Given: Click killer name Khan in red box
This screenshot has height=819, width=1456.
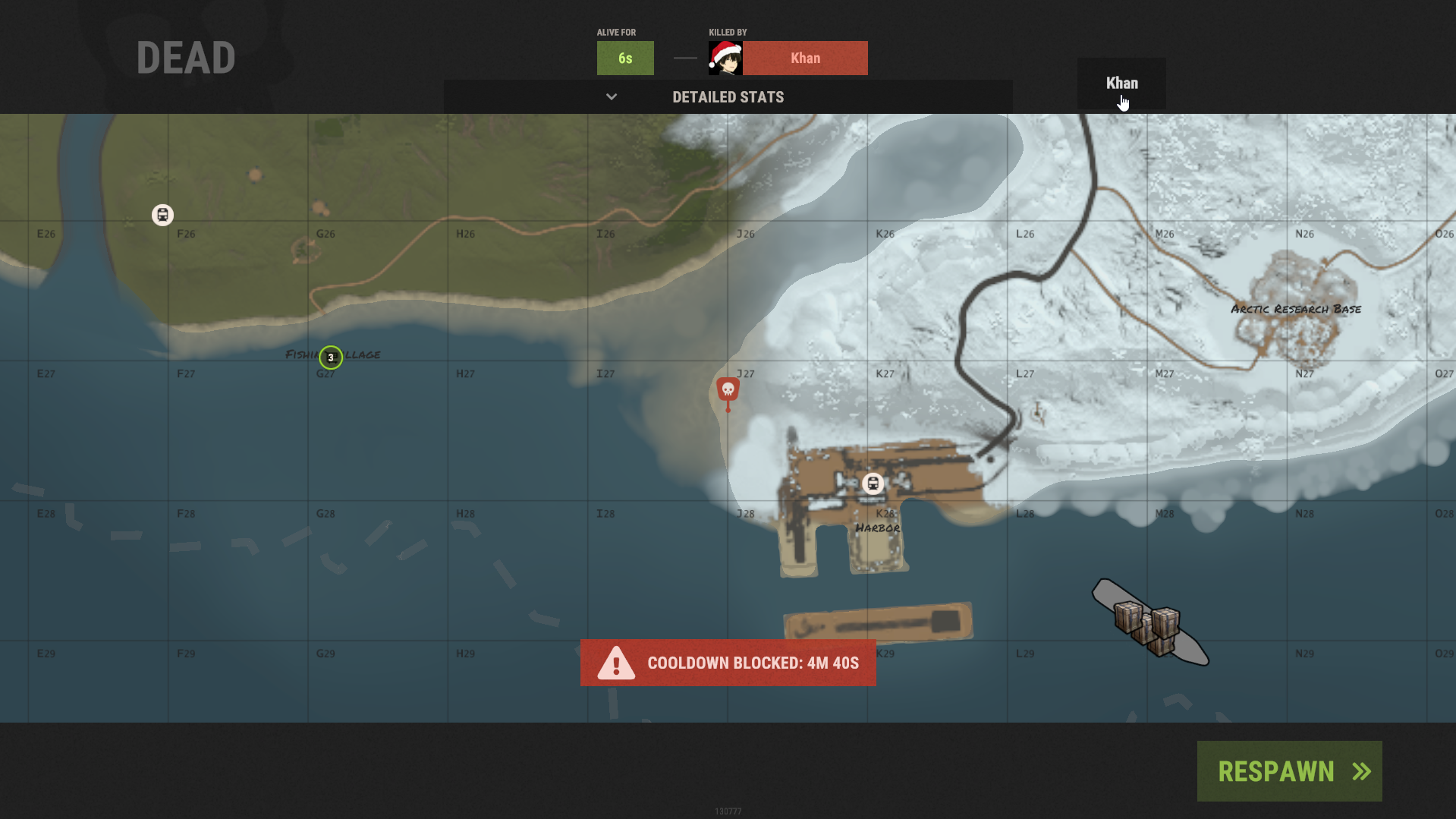Looking at the screenshot, I should click(x=805, y=58).
